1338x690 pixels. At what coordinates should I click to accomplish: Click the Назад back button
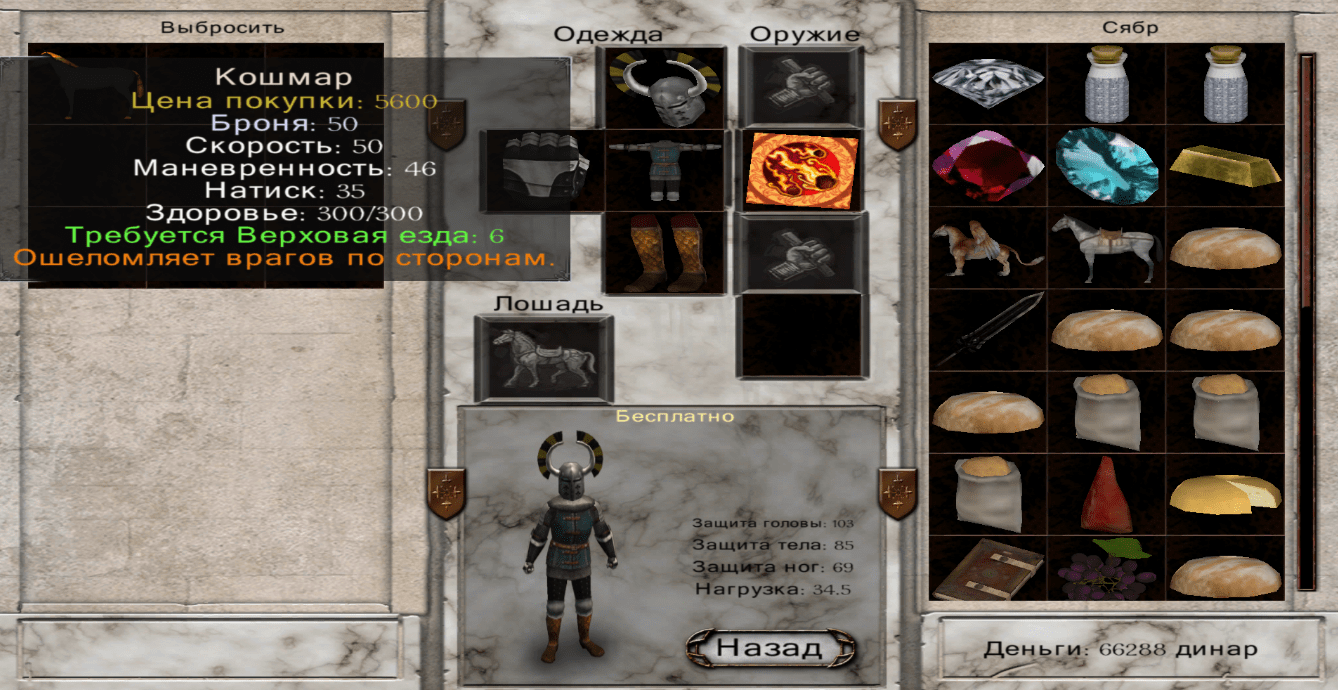(x=770, y=647)
